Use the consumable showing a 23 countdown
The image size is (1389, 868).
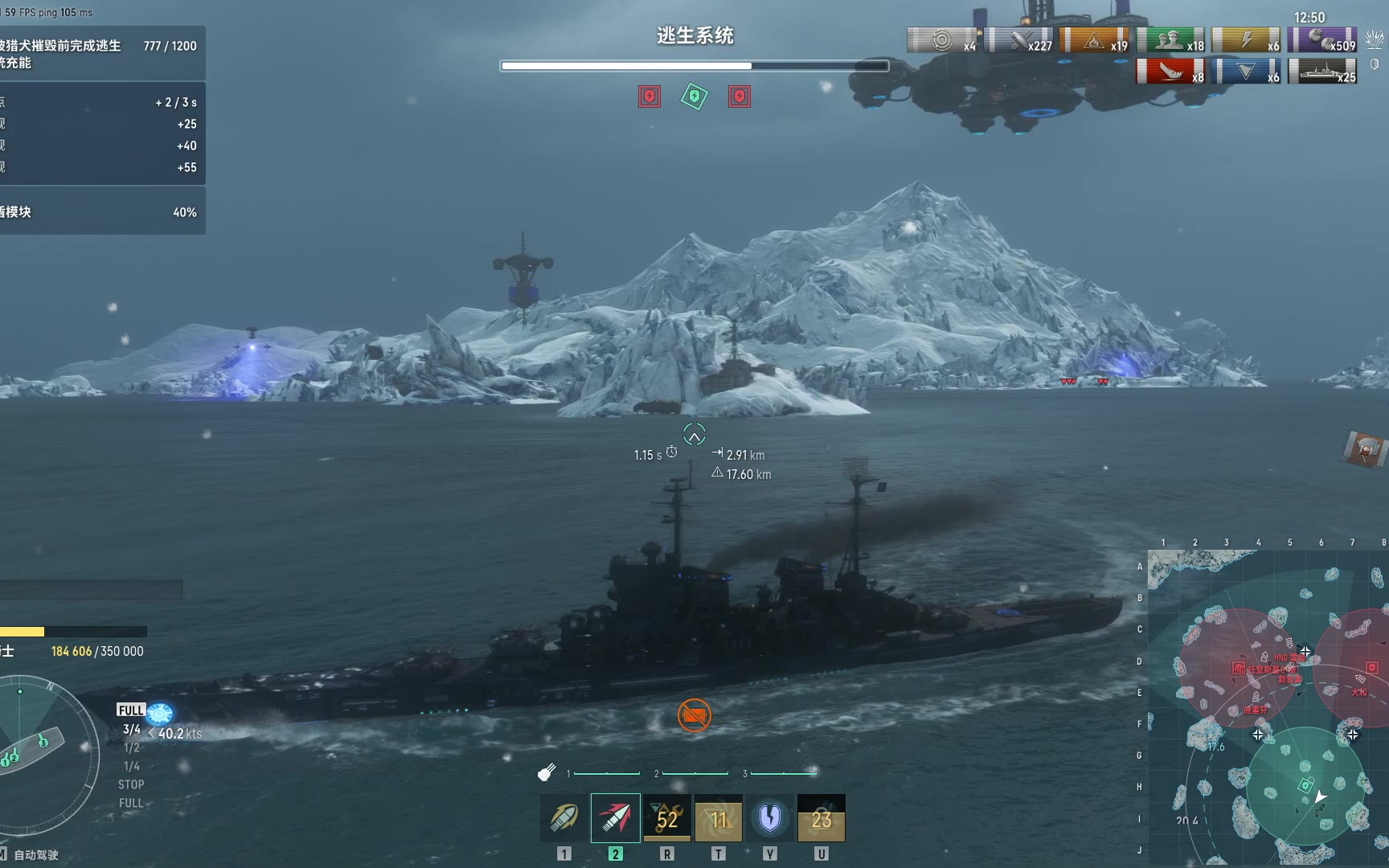click(x=822, y=818)
